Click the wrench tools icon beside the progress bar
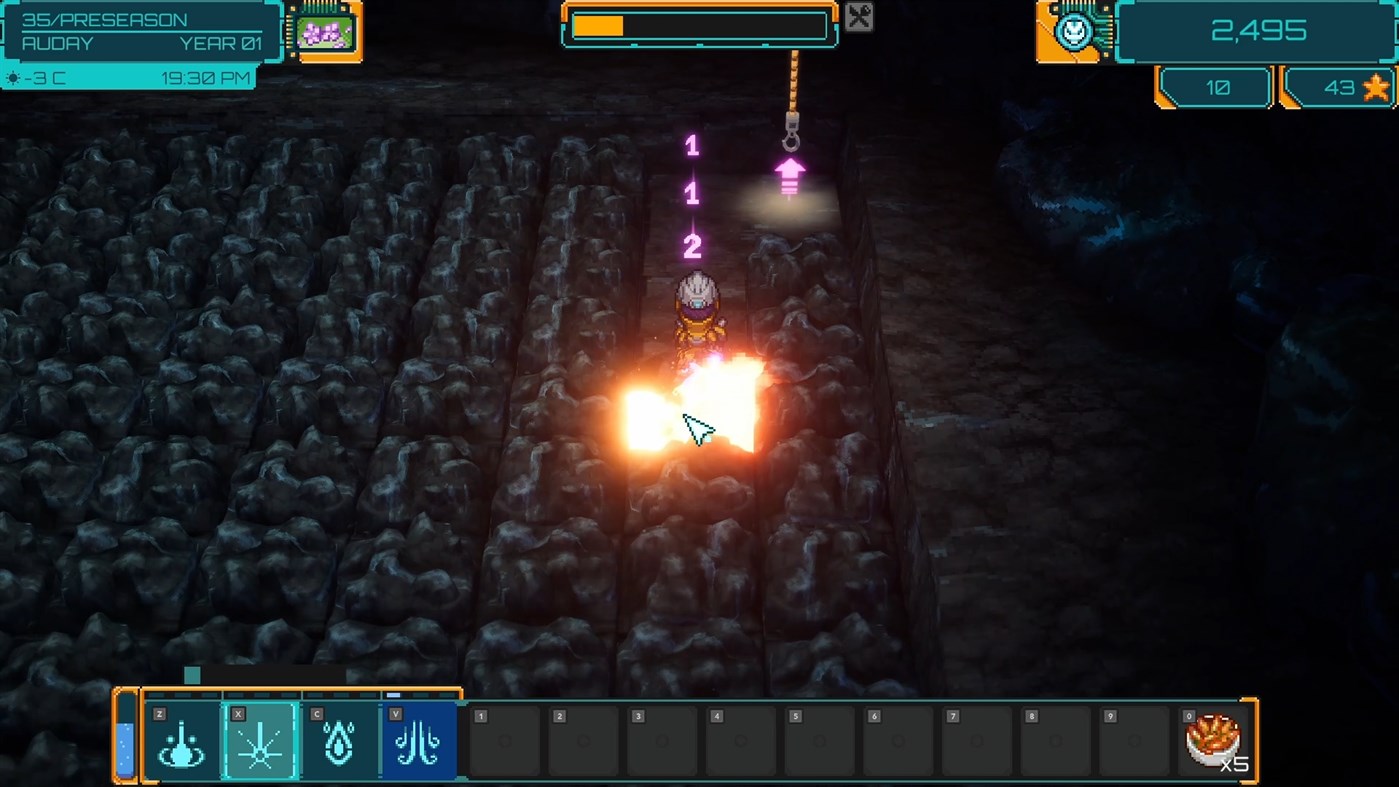Screen dimensions: 1399x787 pos(857,16)
